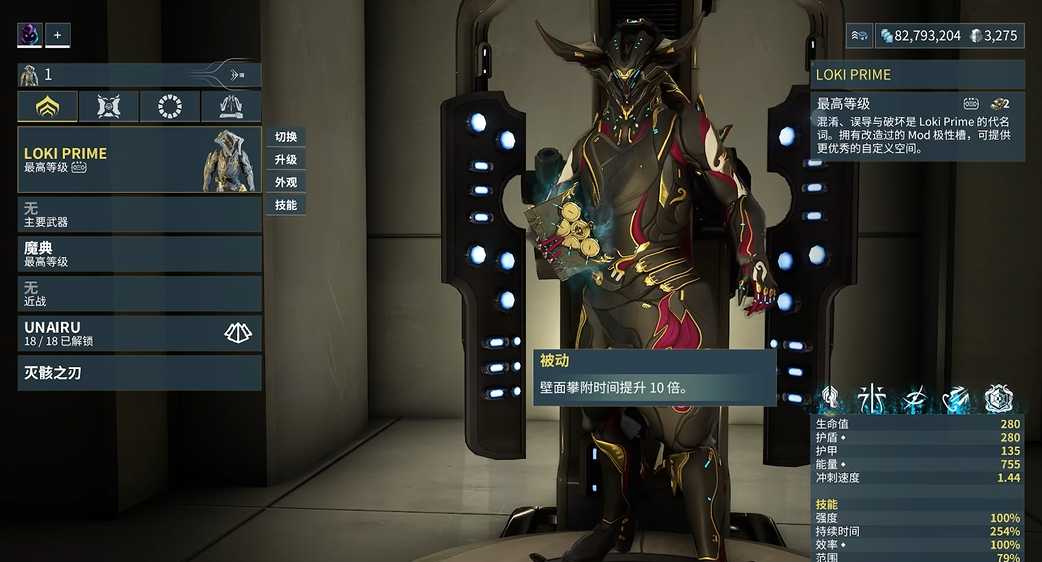
Task: Click the 技能 (abilities) button
Action: tap(286, 205)
